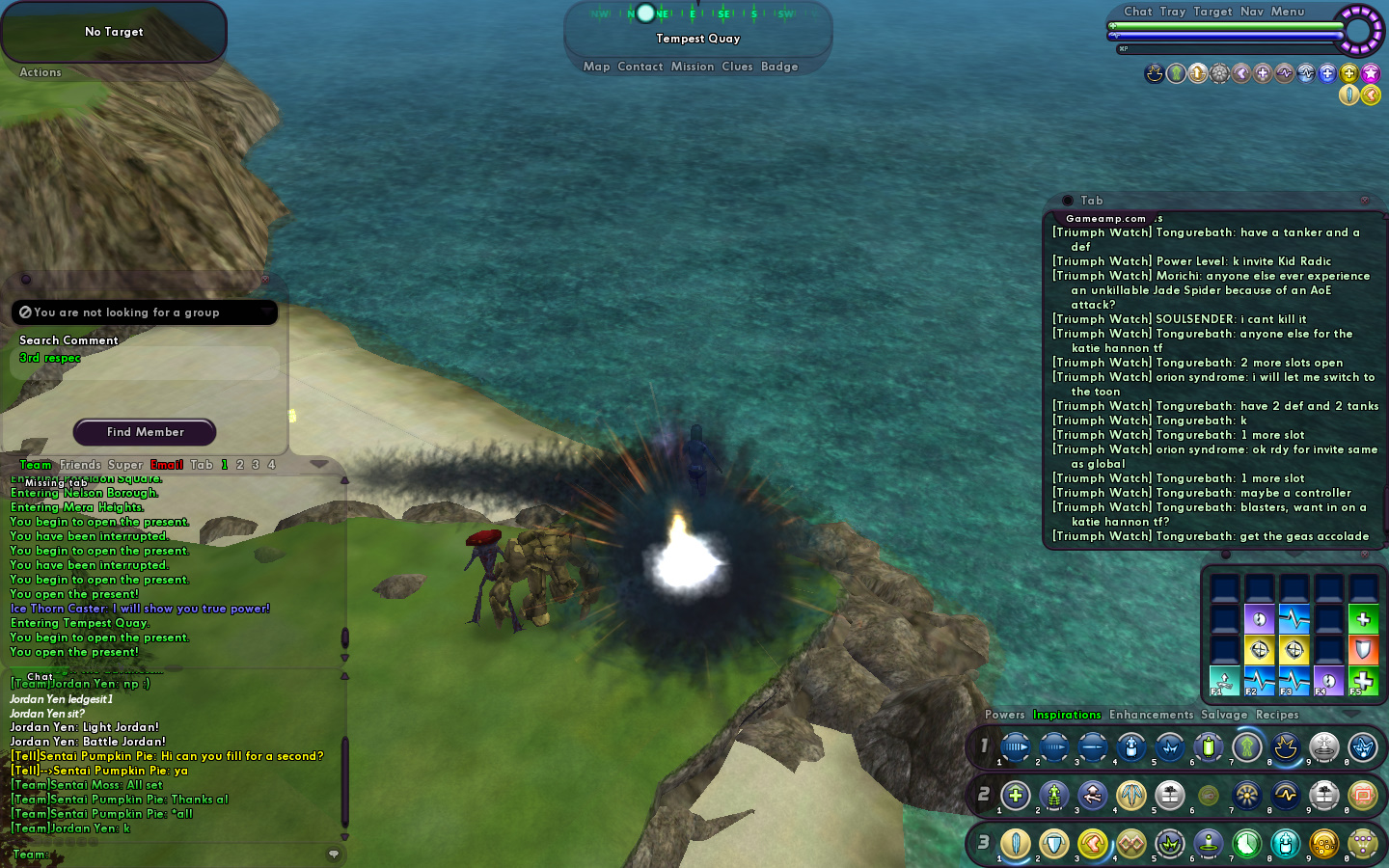Screen dimensions: 1389x868
Task: Open the Enhancements window
Action: (x=1151, y=715)
